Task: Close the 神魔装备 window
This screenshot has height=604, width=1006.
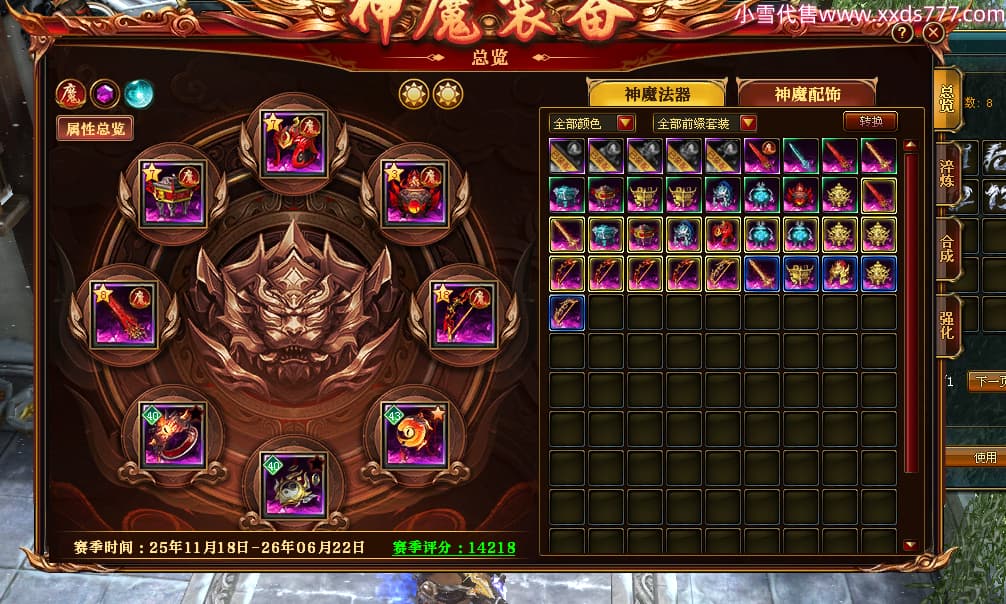Action: (x=933, y=33)
